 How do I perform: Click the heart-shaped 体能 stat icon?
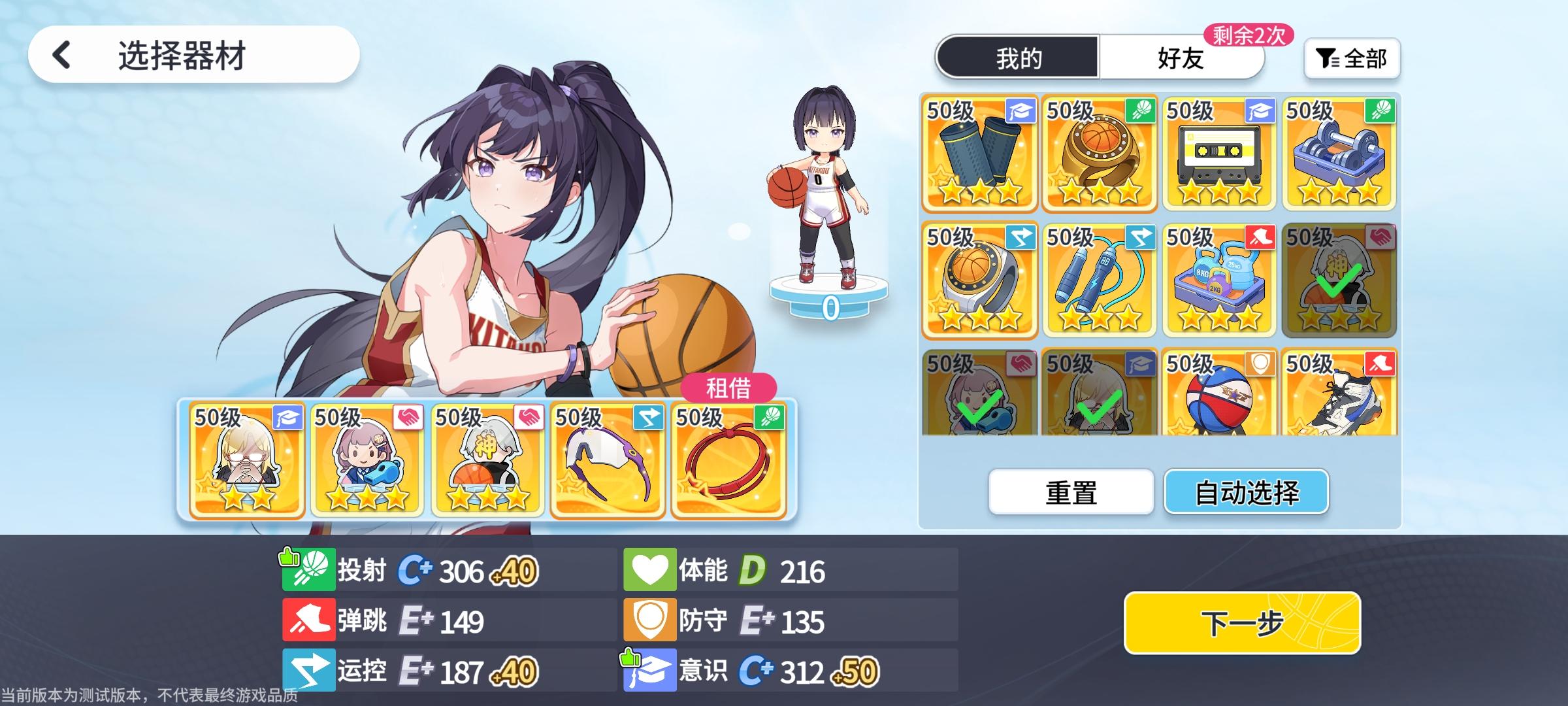[651, 569]
